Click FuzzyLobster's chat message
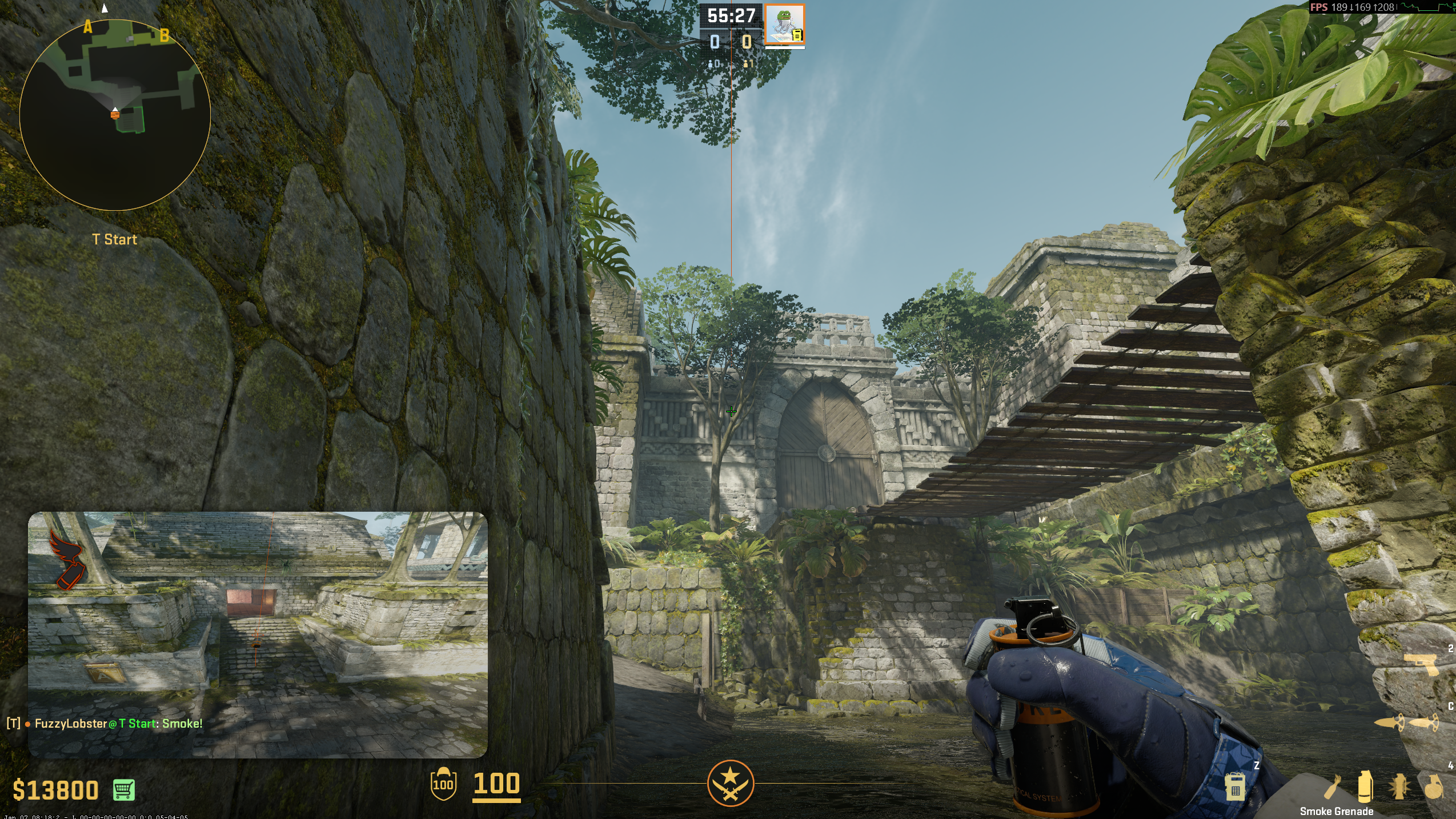 pyautogui.click(x=118, y=724)
